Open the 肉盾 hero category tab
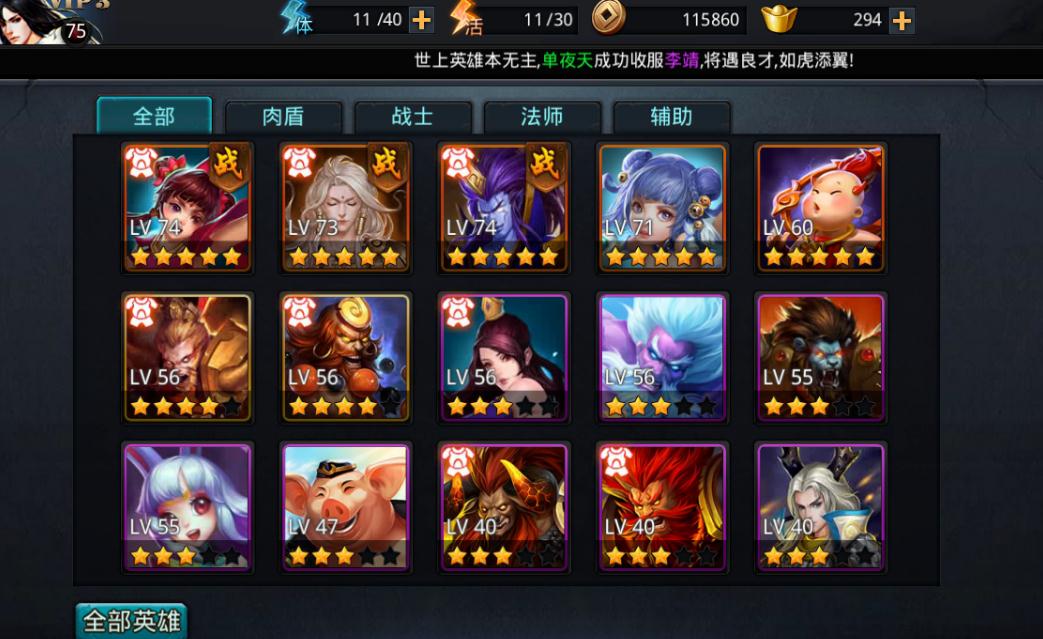This screenshot has height=639, width=1043. pos(283,117)
